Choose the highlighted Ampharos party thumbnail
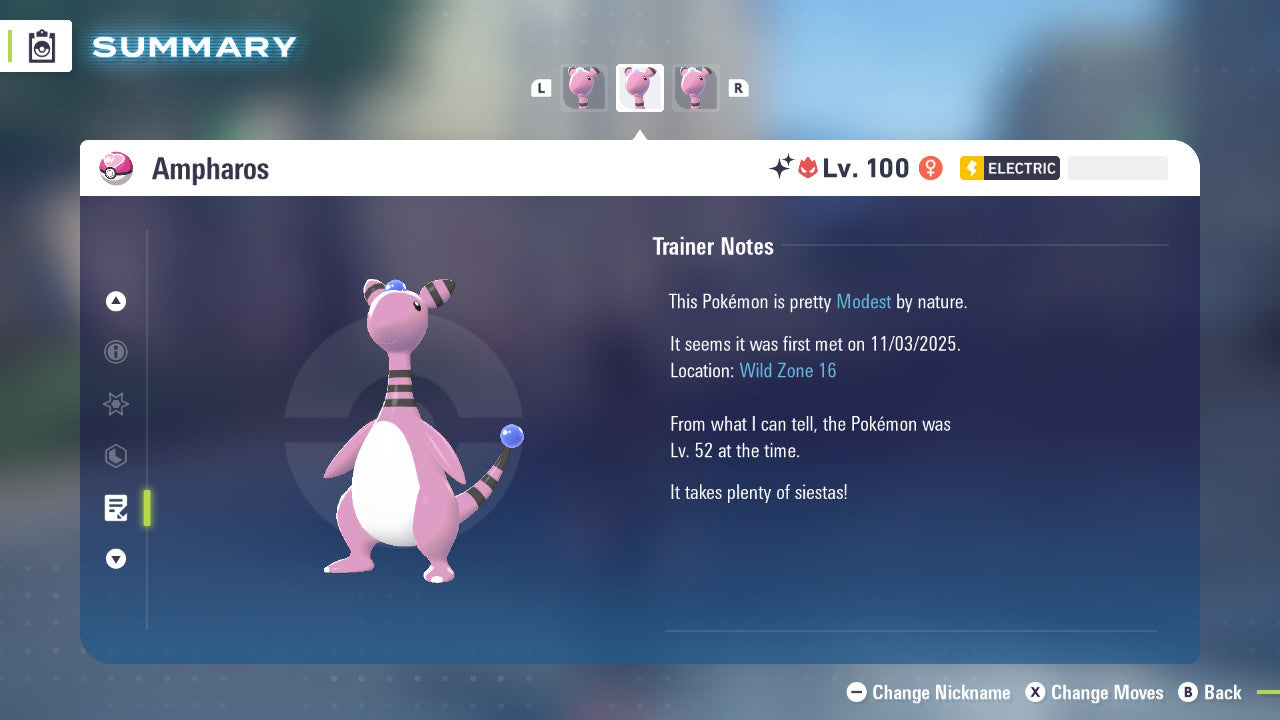The image size is (1280, 720). tap(640, 88)
